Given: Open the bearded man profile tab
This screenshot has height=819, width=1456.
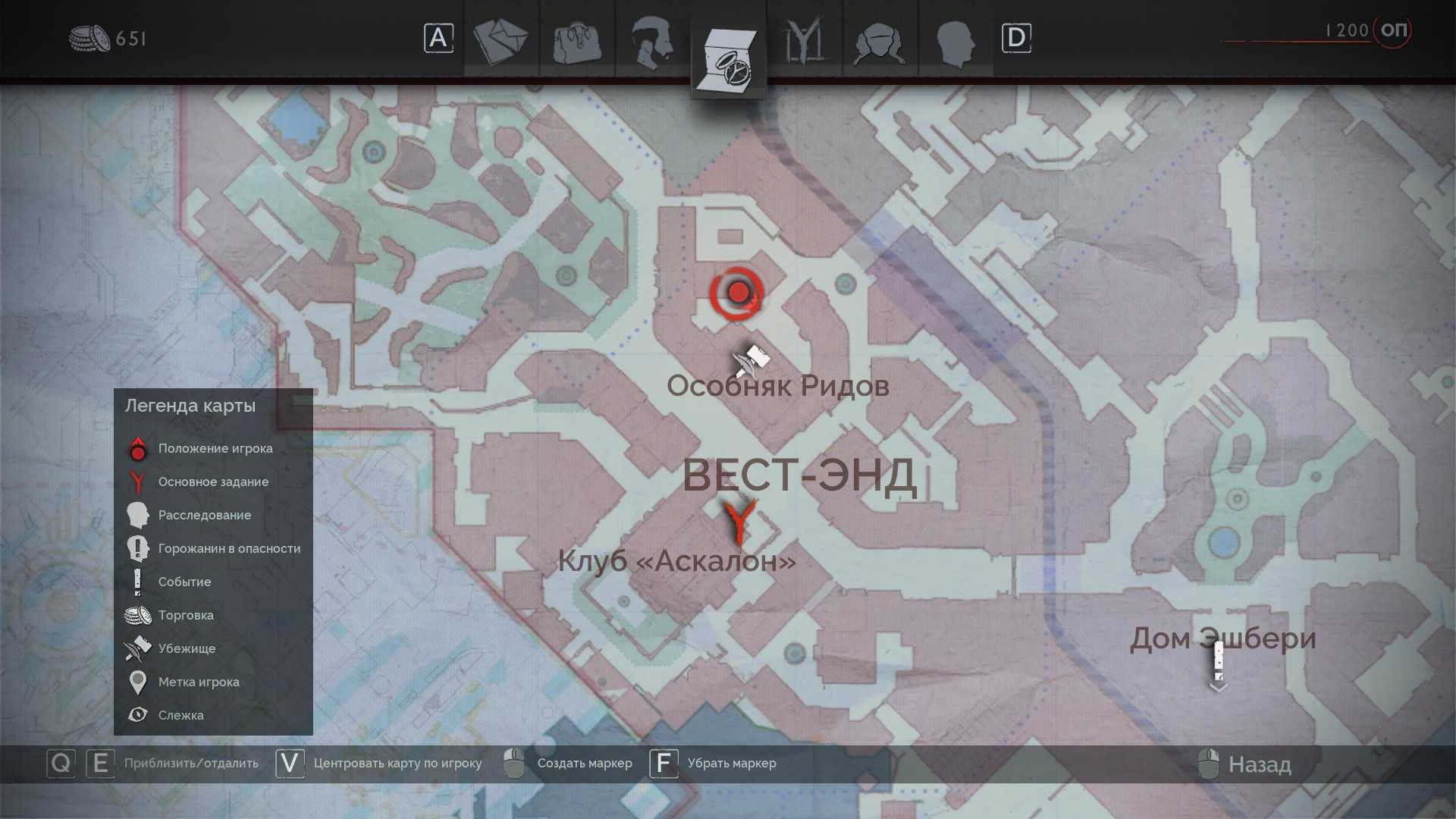Looking at the screenshot, I should coord(652,41).
